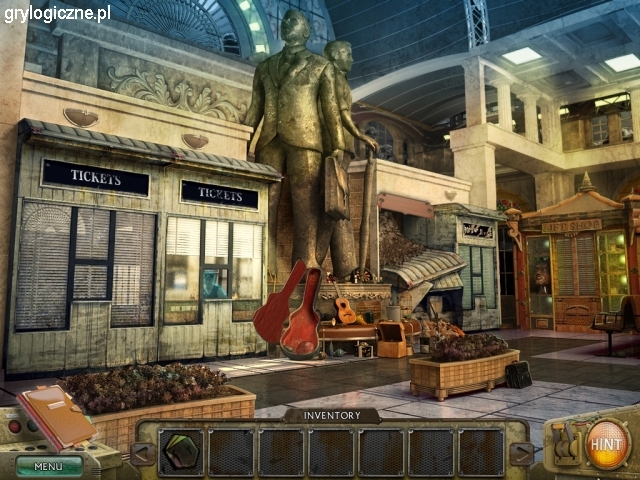Show previous inventory items with the left arrow
This screenshot has width=640, height=480.
(142, 454)
